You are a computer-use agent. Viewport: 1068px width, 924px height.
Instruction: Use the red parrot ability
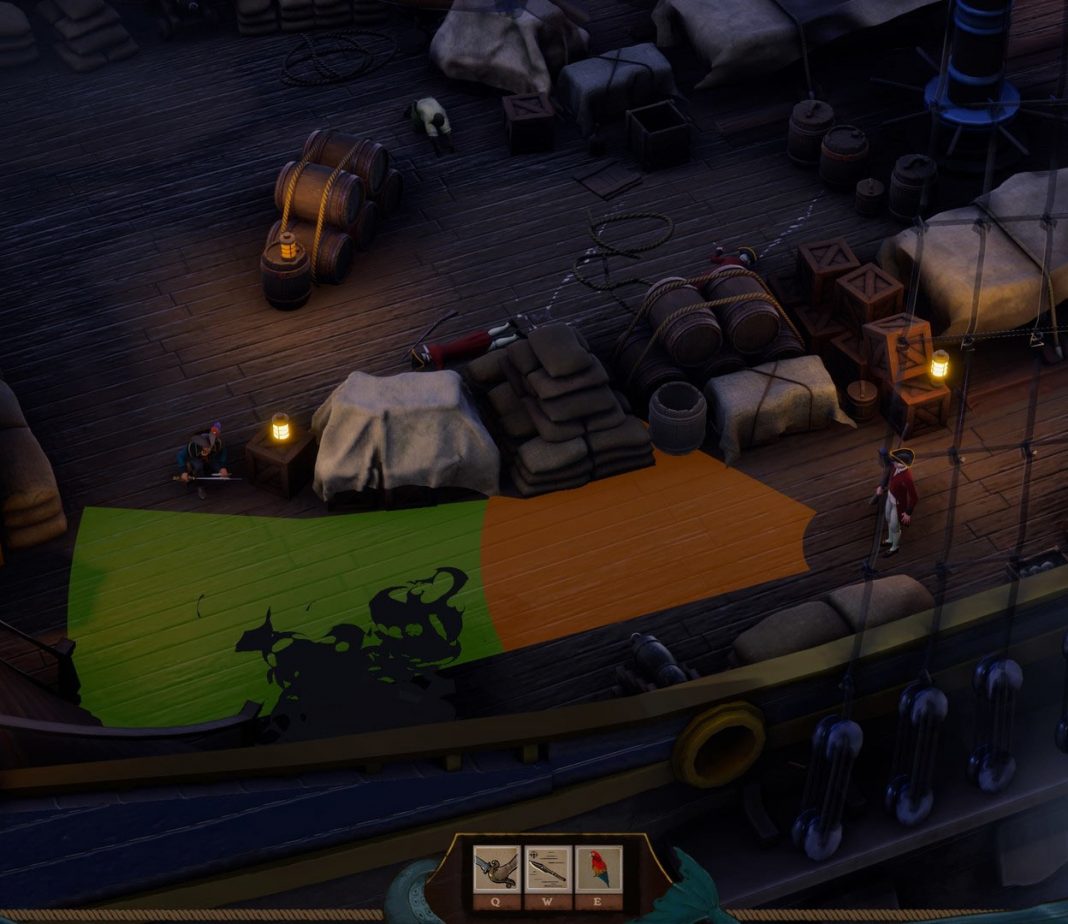598,868
